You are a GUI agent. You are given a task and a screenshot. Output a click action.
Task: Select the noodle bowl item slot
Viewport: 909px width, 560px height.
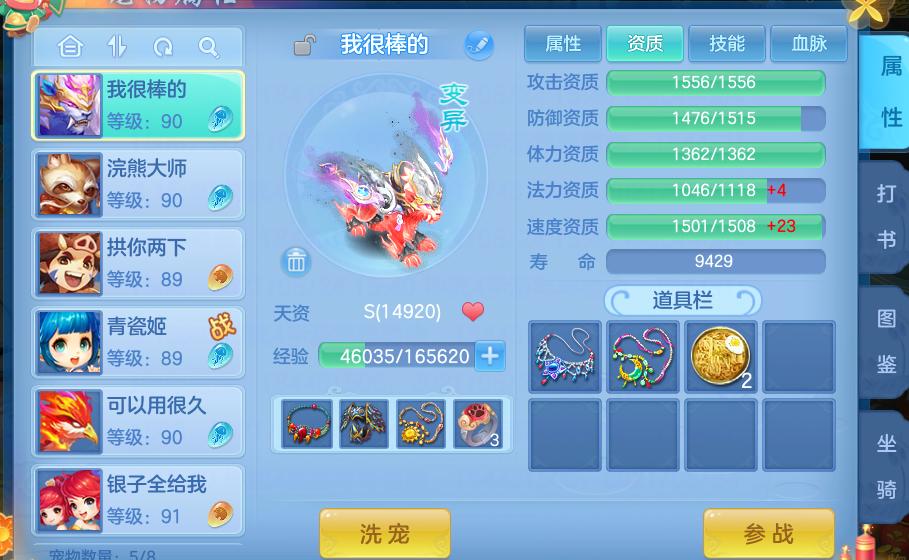[x=721, y=356]
